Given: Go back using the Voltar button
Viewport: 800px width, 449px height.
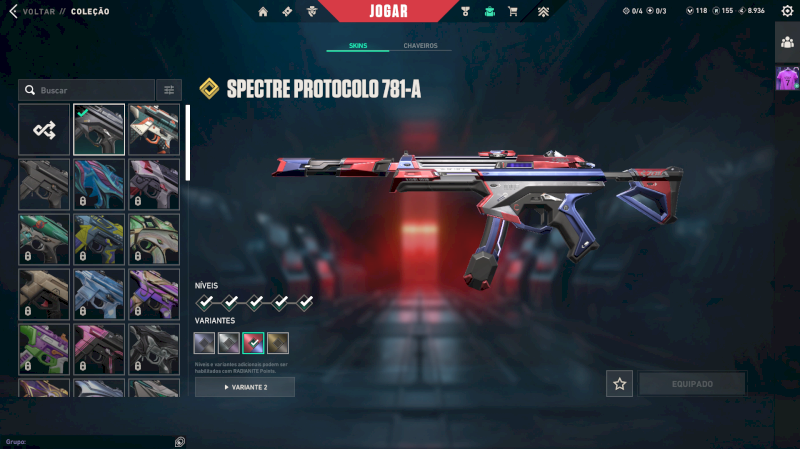Looking at the screenshot, I should pyautogui.click(x=30, y=12).
